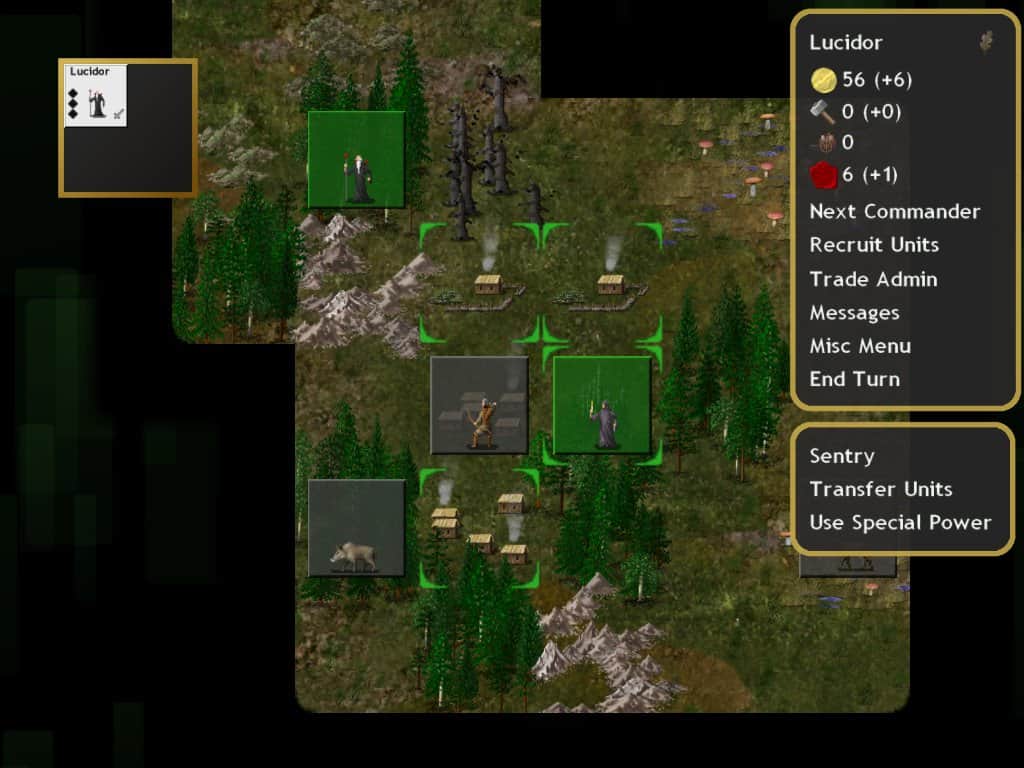Select the wild boar unit tile
The width and height of the screenshot is (1024, 768).
click(x=357, y=528)
